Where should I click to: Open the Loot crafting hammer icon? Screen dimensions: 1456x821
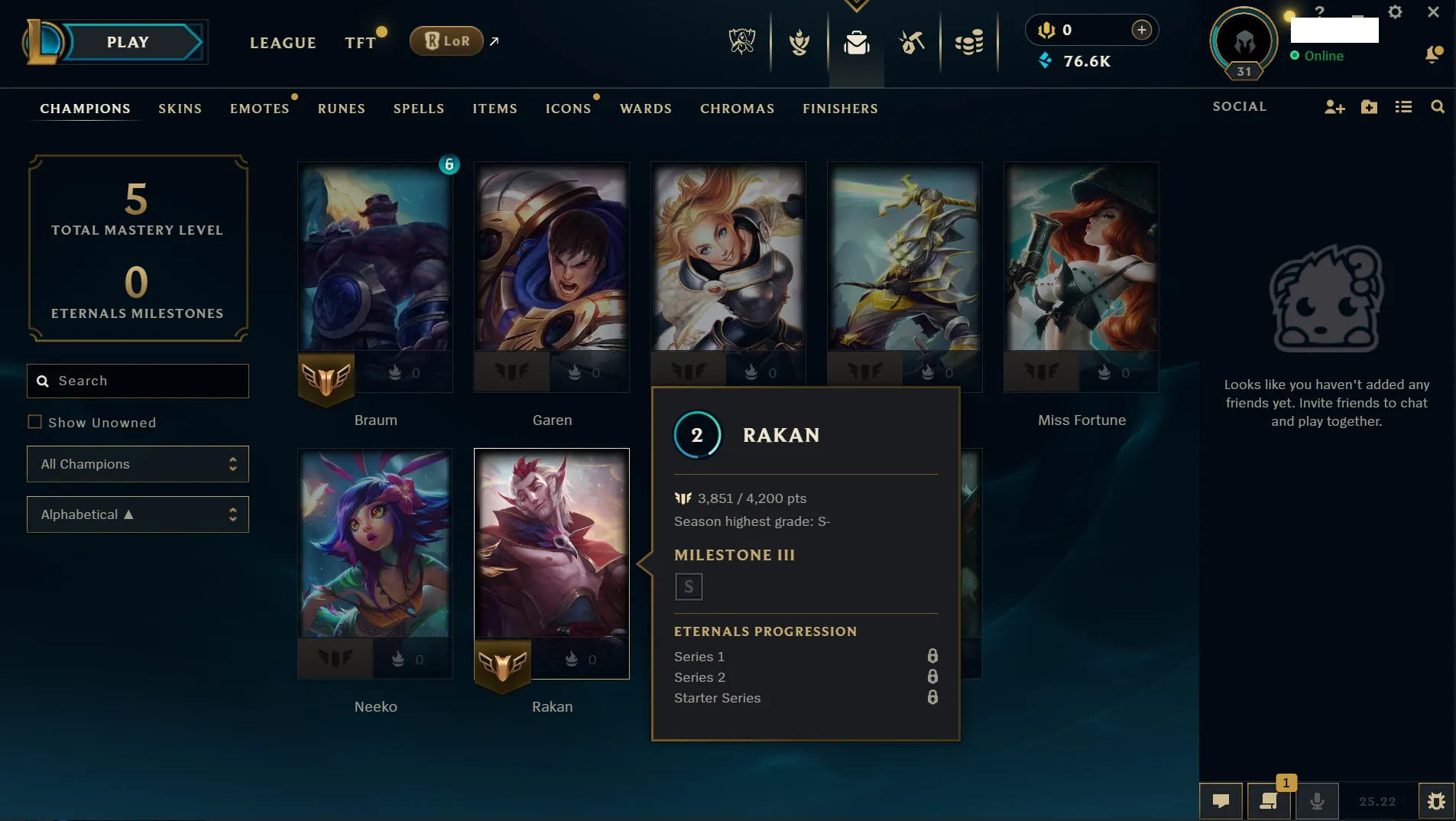click(912, 44)
